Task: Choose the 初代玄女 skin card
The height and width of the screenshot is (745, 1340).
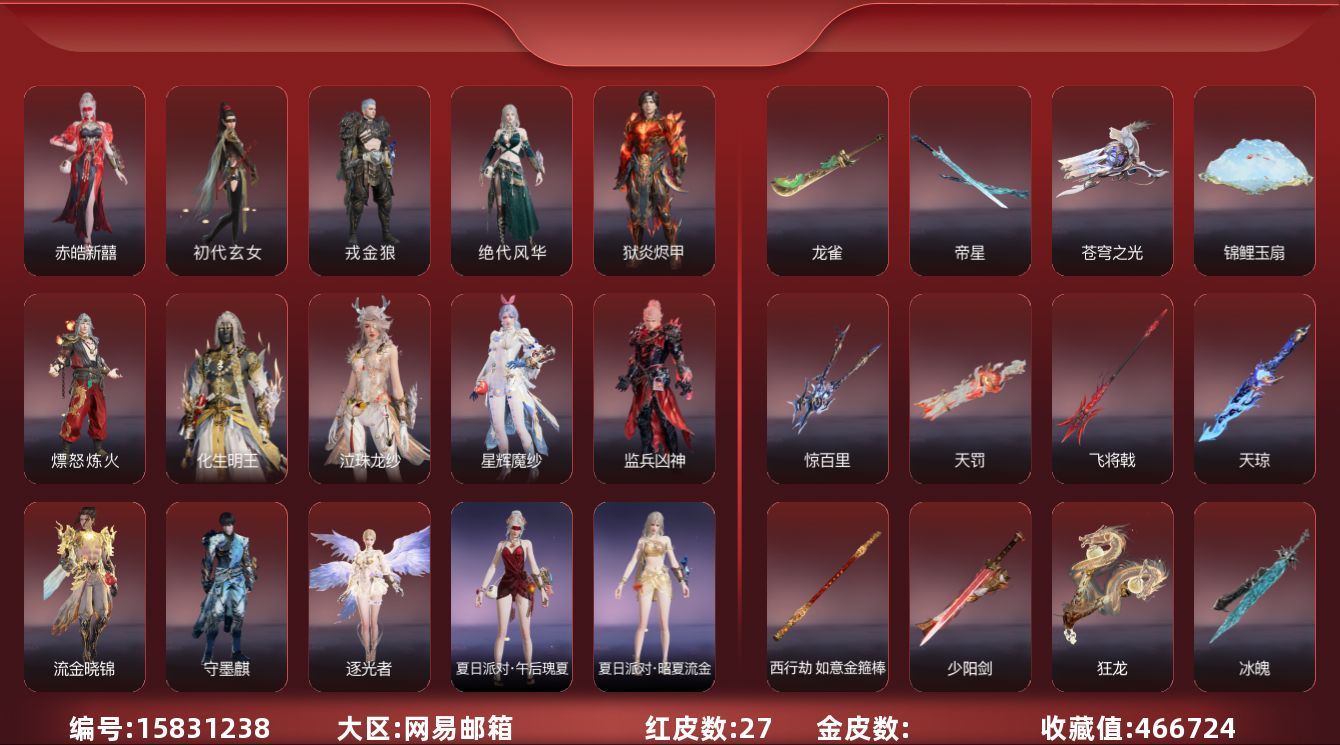Action: [x=227, y=180]
